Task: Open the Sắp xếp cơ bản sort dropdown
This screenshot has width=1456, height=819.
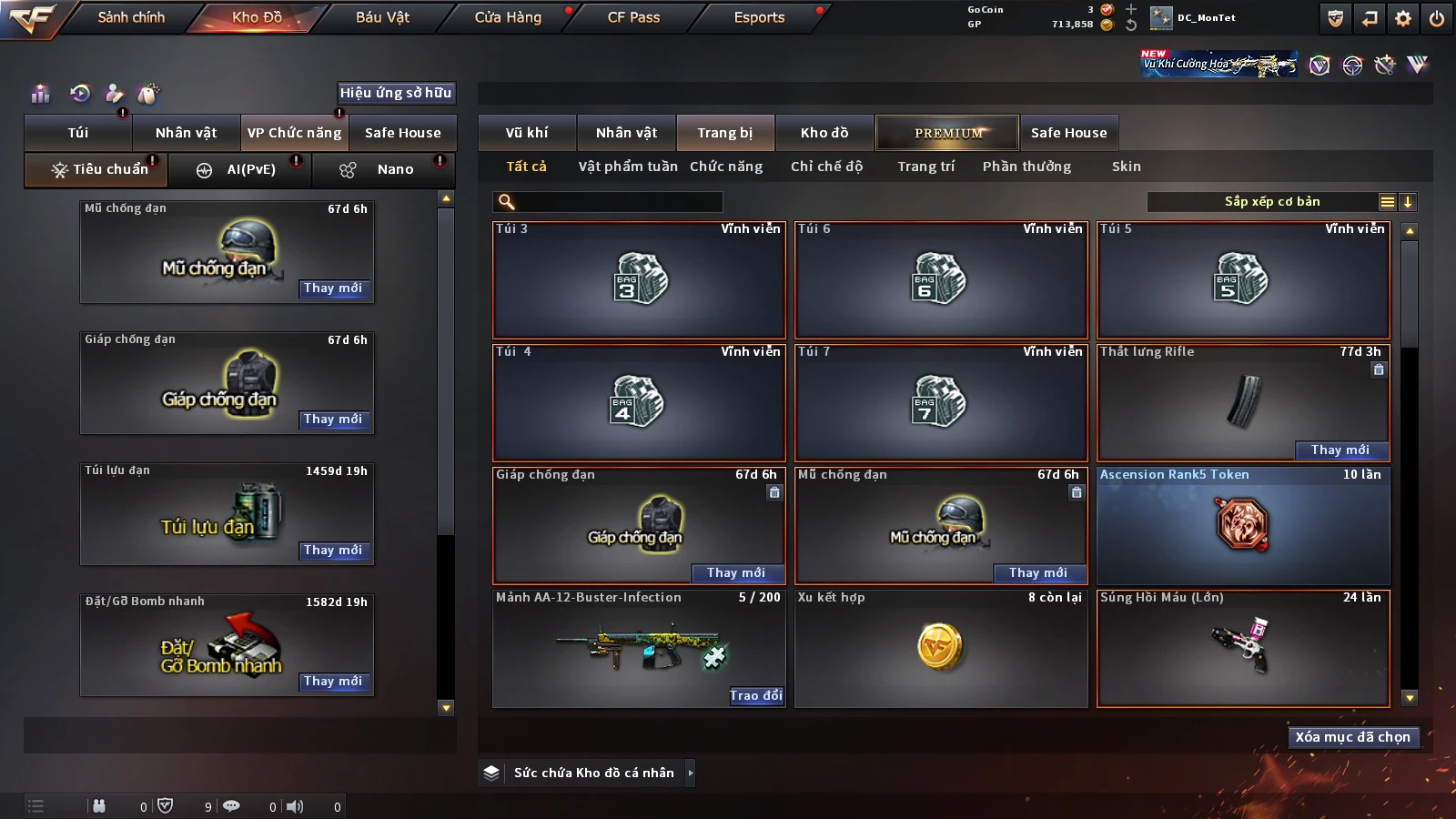Action: (1272, 202)
